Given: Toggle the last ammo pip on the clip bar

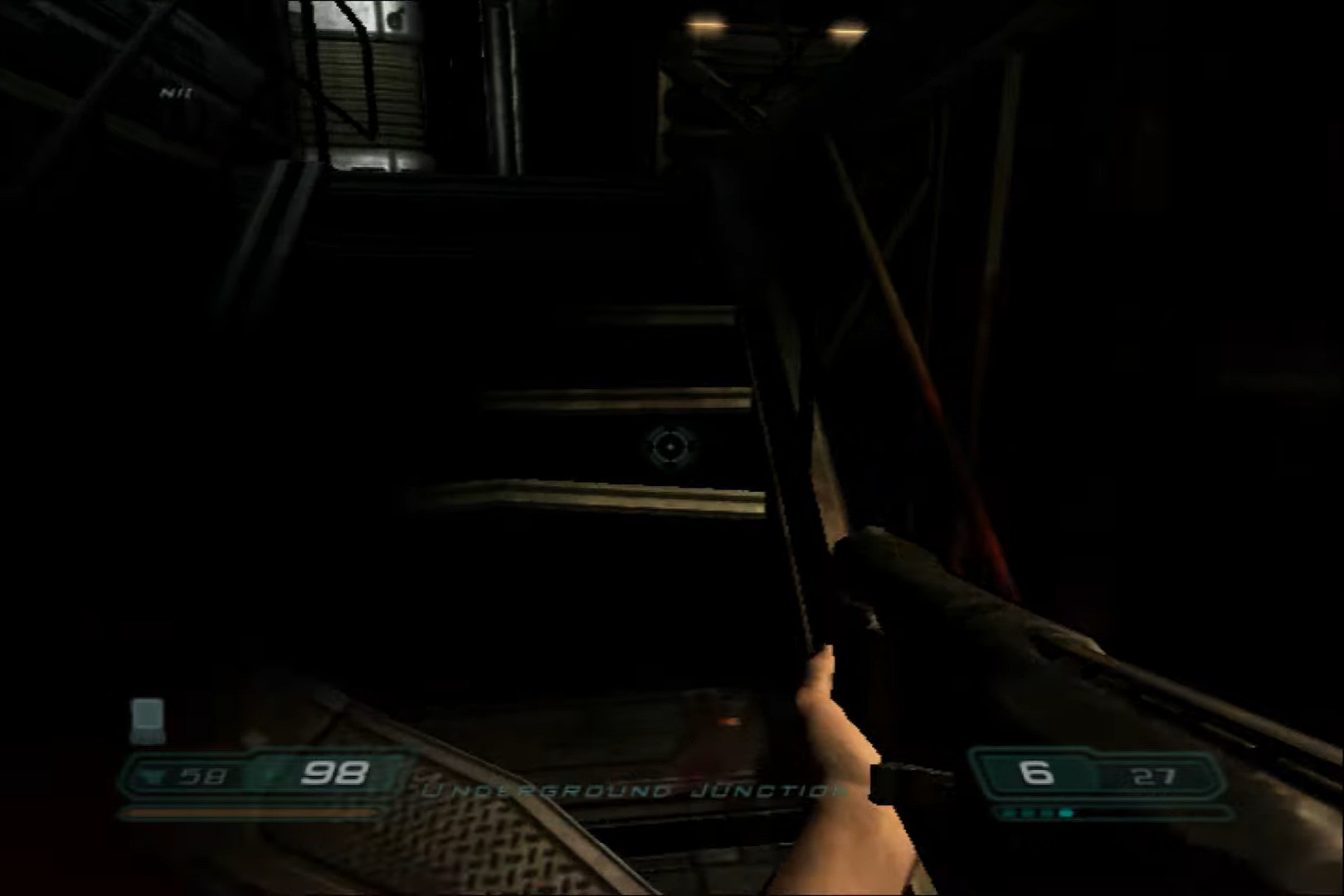Looking at the screenshot, I should click(x=1065, y=812).
